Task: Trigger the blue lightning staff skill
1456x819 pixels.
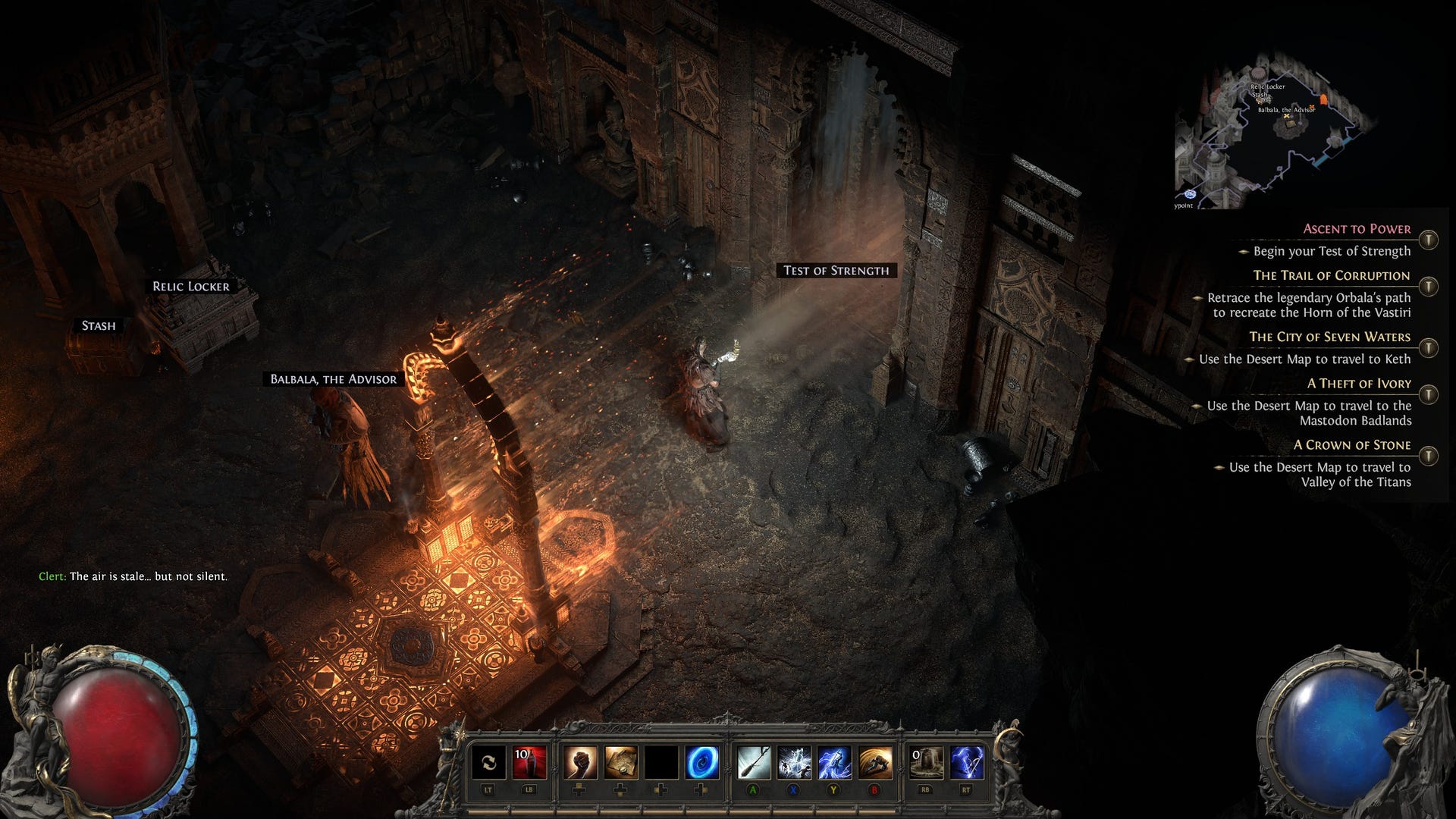Action: (x=834, y=762)
